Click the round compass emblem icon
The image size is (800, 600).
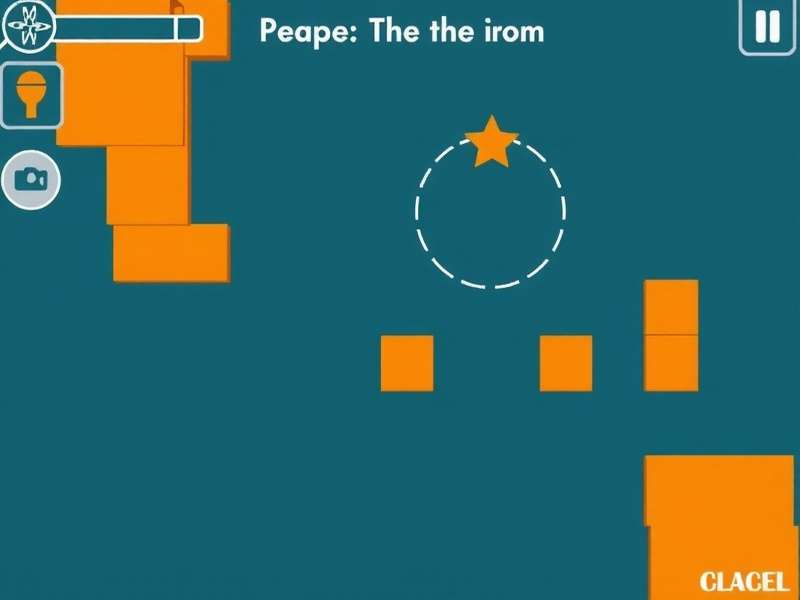click(x=27, y=25)
